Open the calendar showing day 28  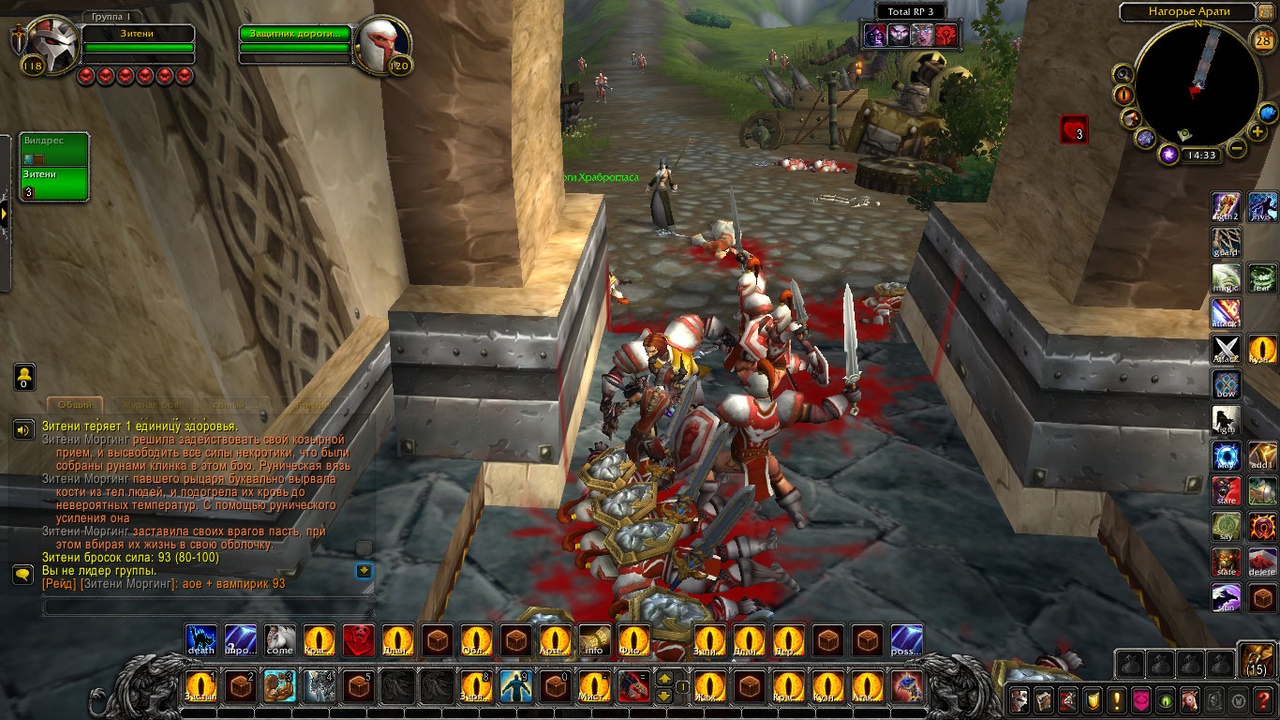[1263, 41]
